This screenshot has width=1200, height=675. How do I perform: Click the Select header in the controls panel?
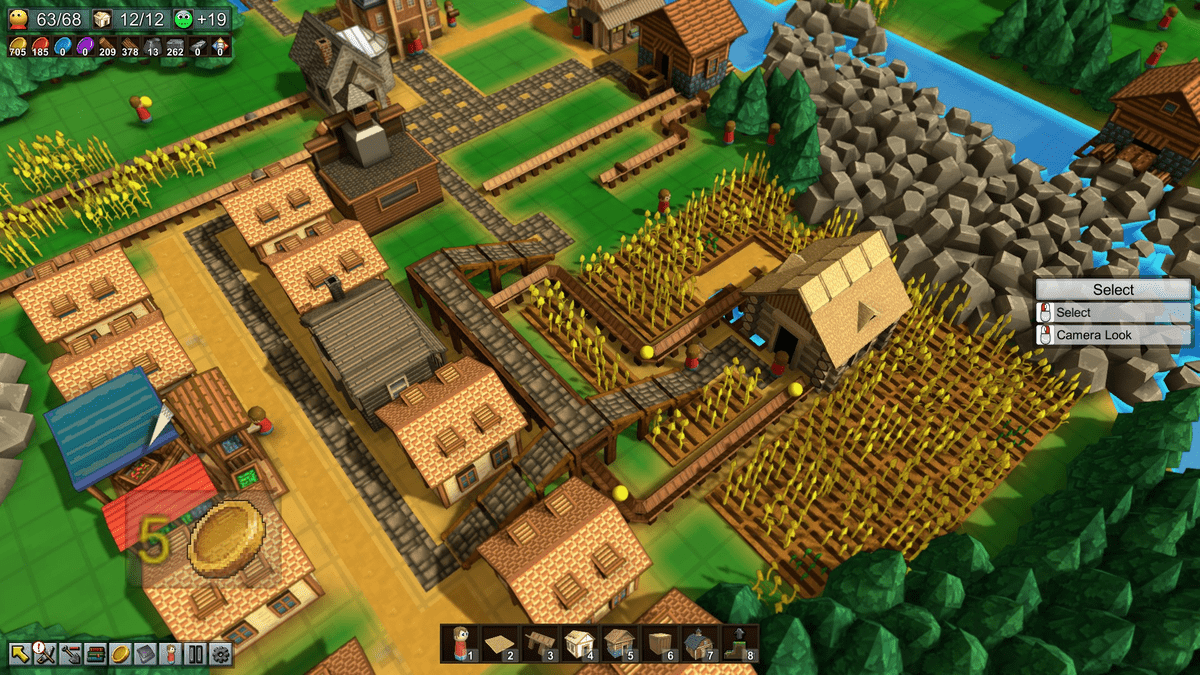(1113, 290)
